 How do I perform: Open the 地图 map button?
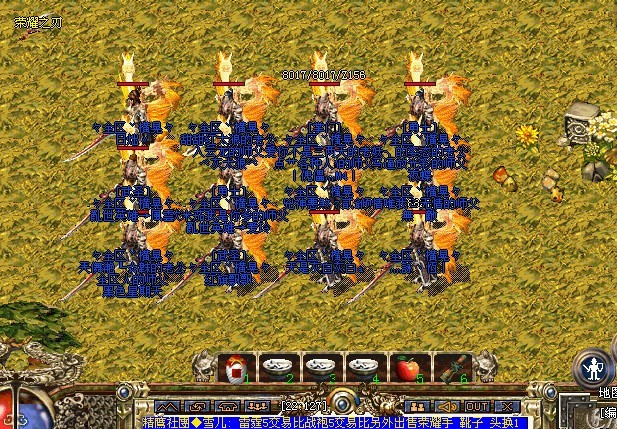coord(605,390)
